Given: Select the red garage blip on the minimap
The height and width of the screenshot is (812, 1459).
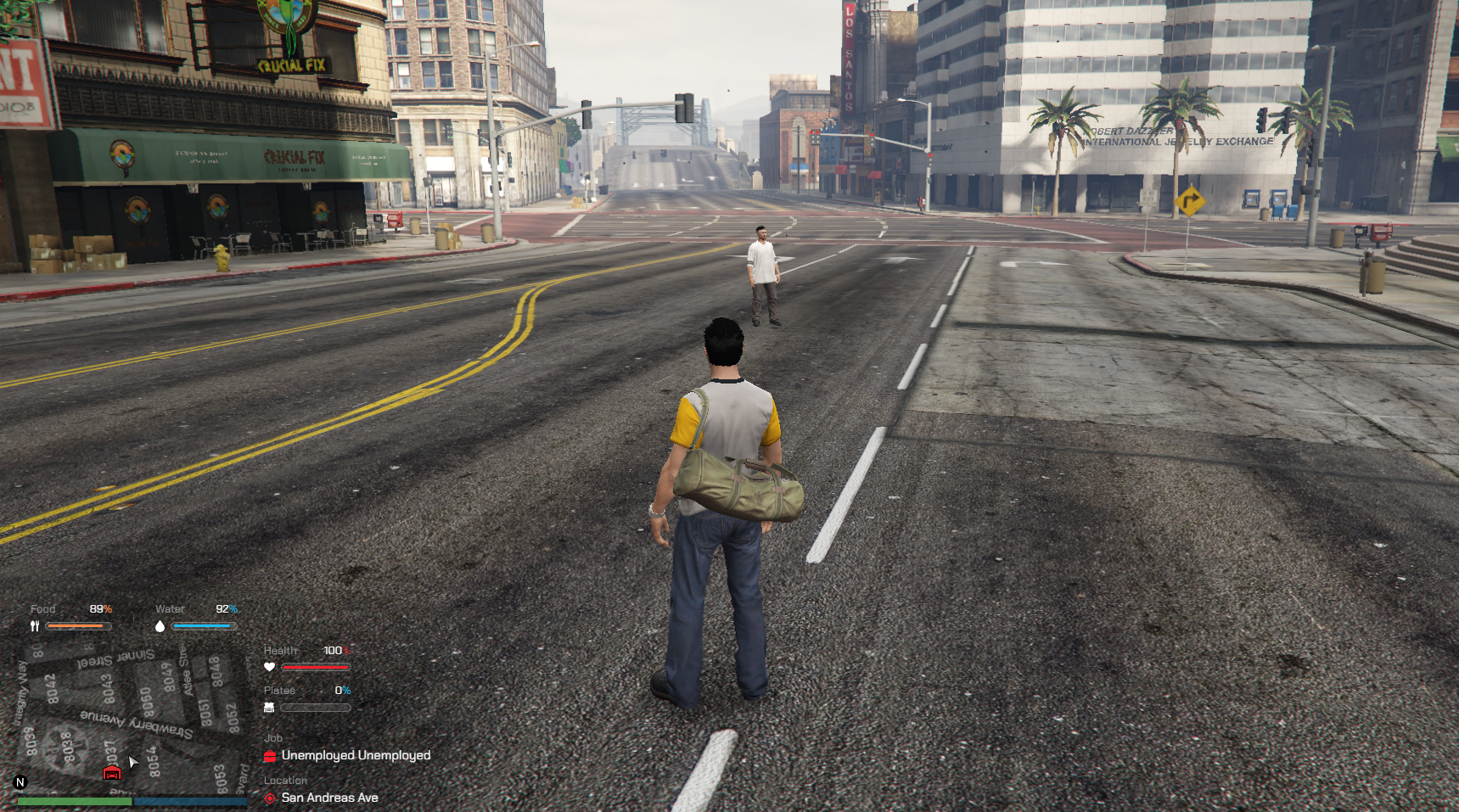Looking at the screenshot, I should coord(111,772).
